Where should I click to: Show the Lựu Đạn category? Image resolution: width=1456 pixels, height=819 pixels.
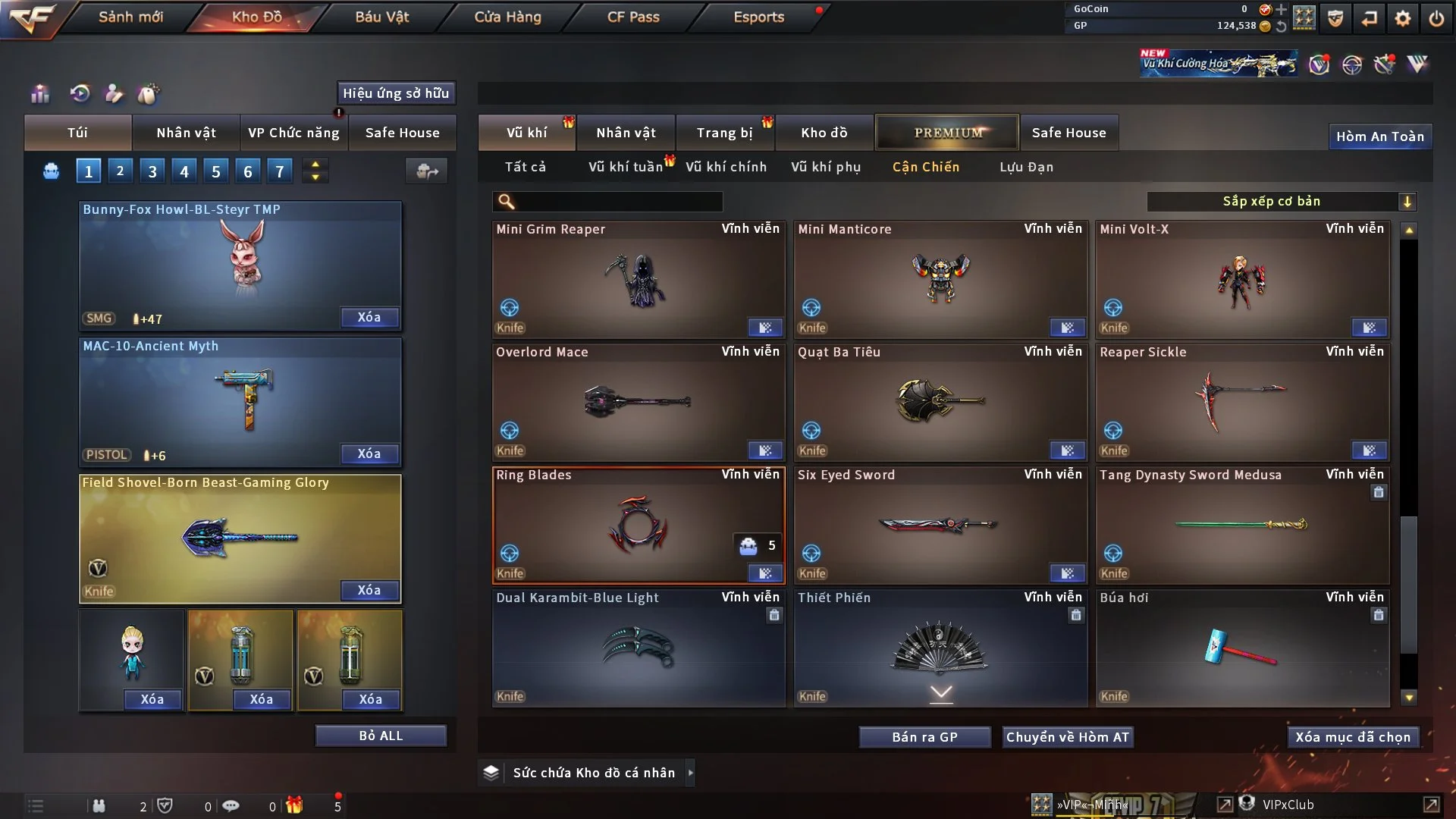pyautogui.click(x=1026, y=167)
